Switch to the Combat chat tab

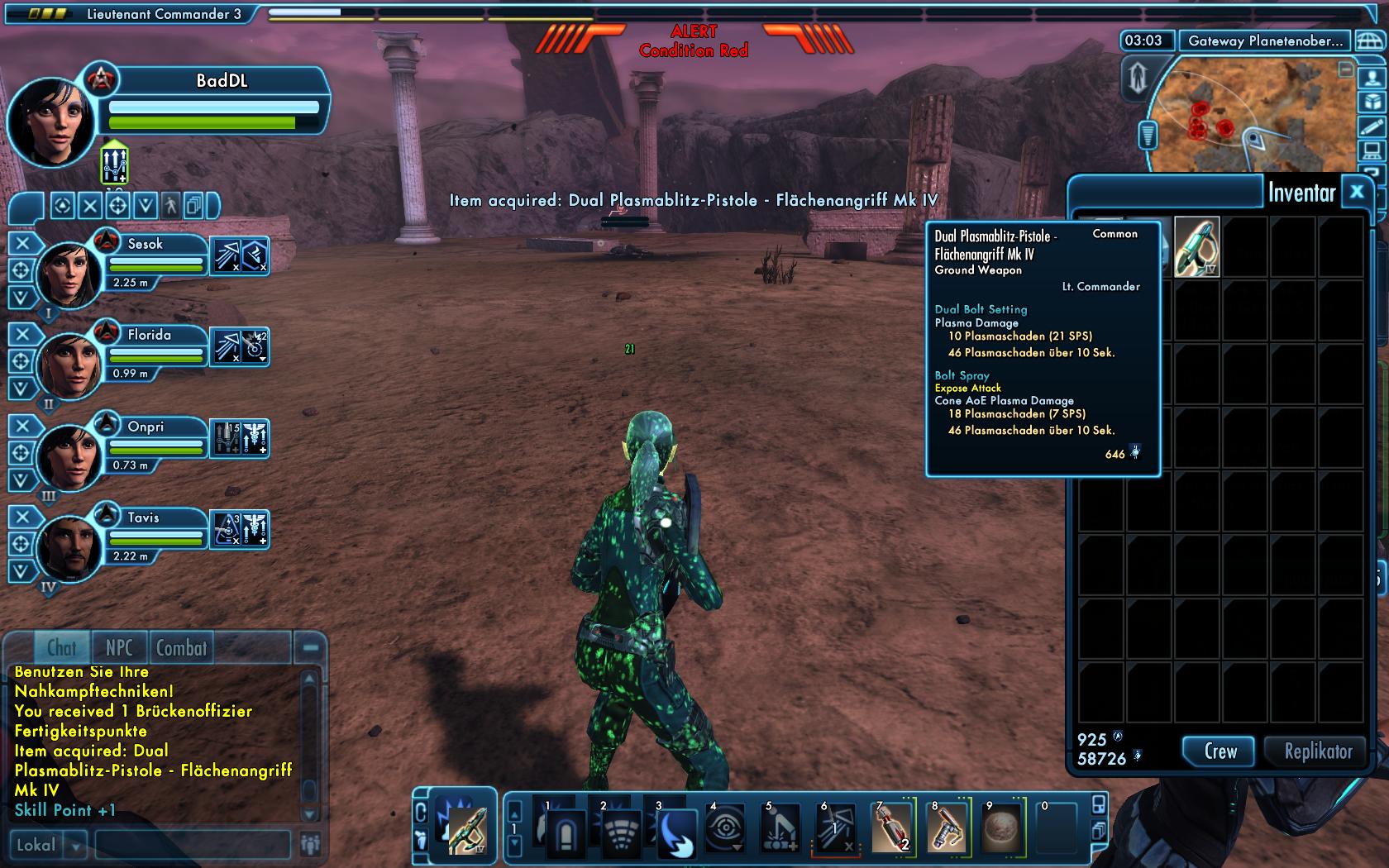click(x=181, y=648)
